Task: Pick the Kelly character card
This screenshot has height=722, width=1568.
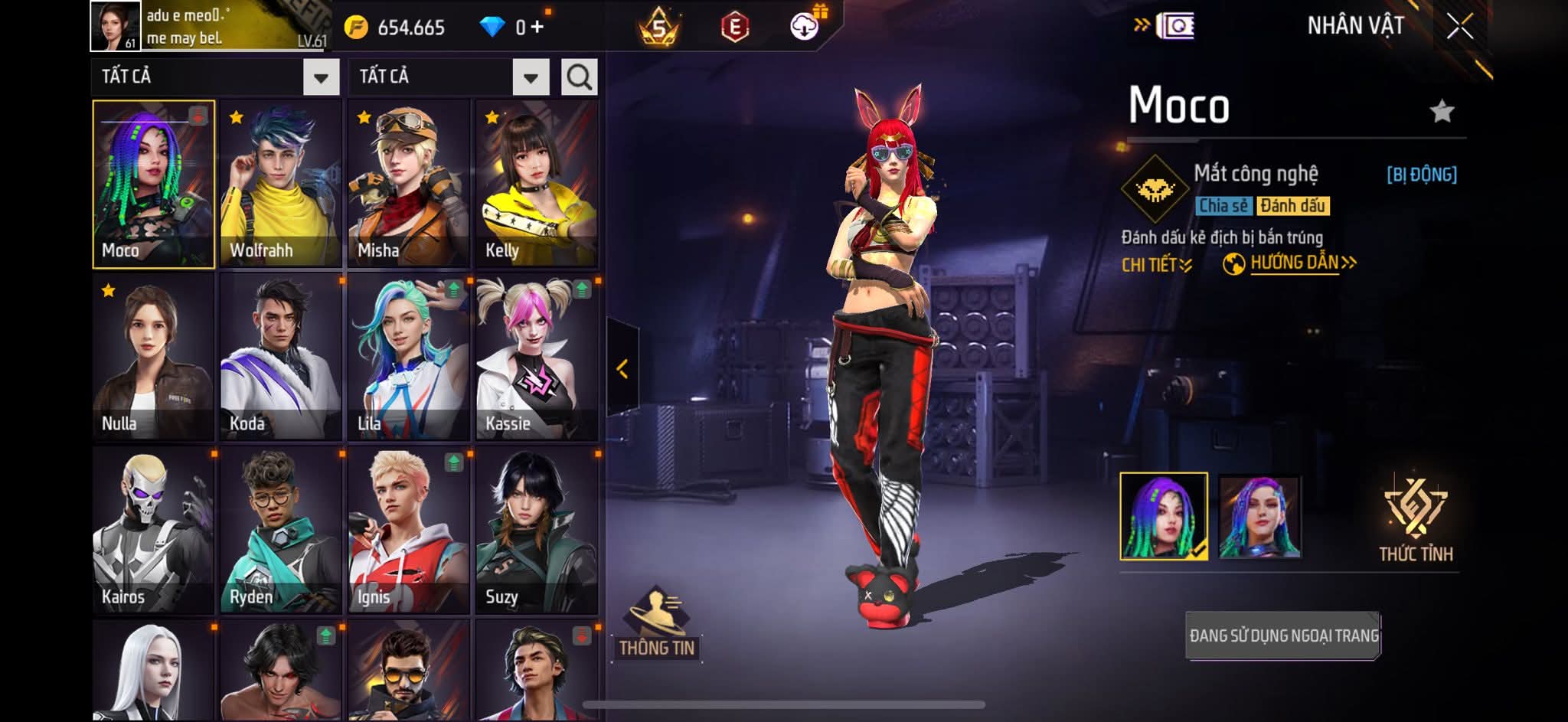Action: (537, 184)
